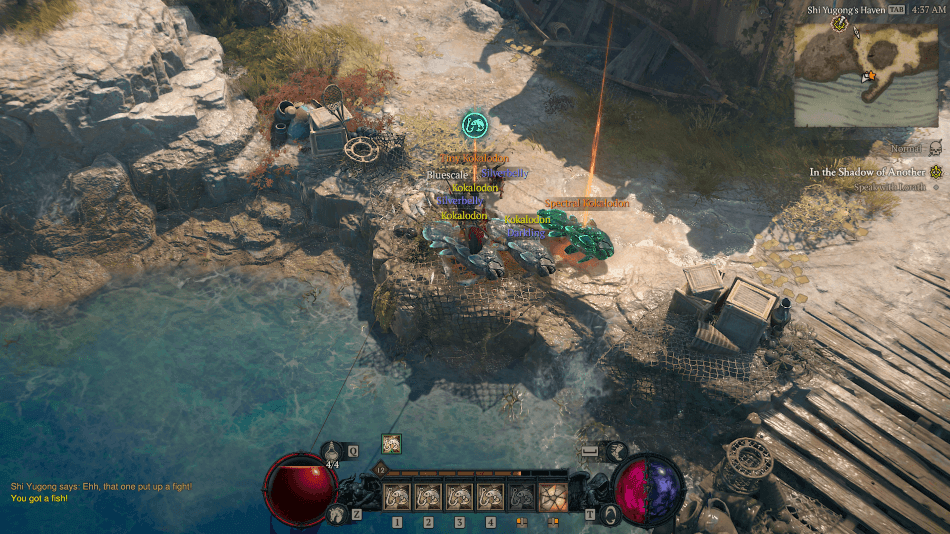Pick up the Bluescale fish label
This screenshot has height=534, width=950.
coord(447,175)
